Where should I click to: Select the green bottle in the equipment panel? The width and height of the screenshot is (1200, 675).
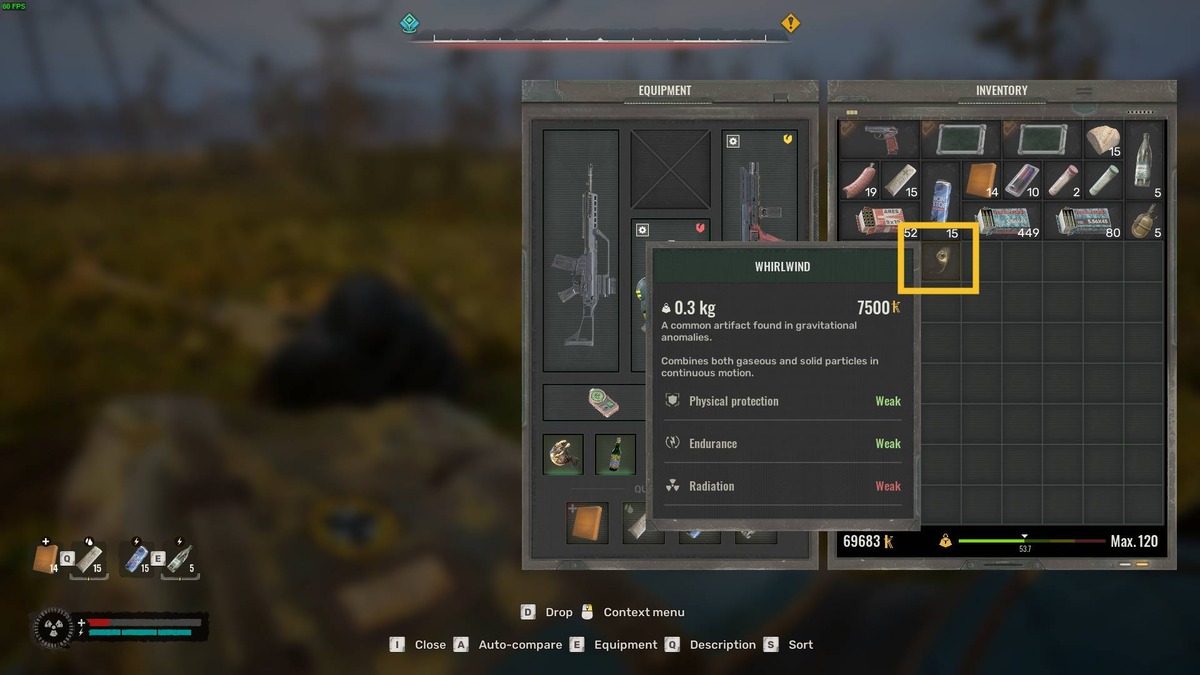pyautogui.click(x=616, y=454)
